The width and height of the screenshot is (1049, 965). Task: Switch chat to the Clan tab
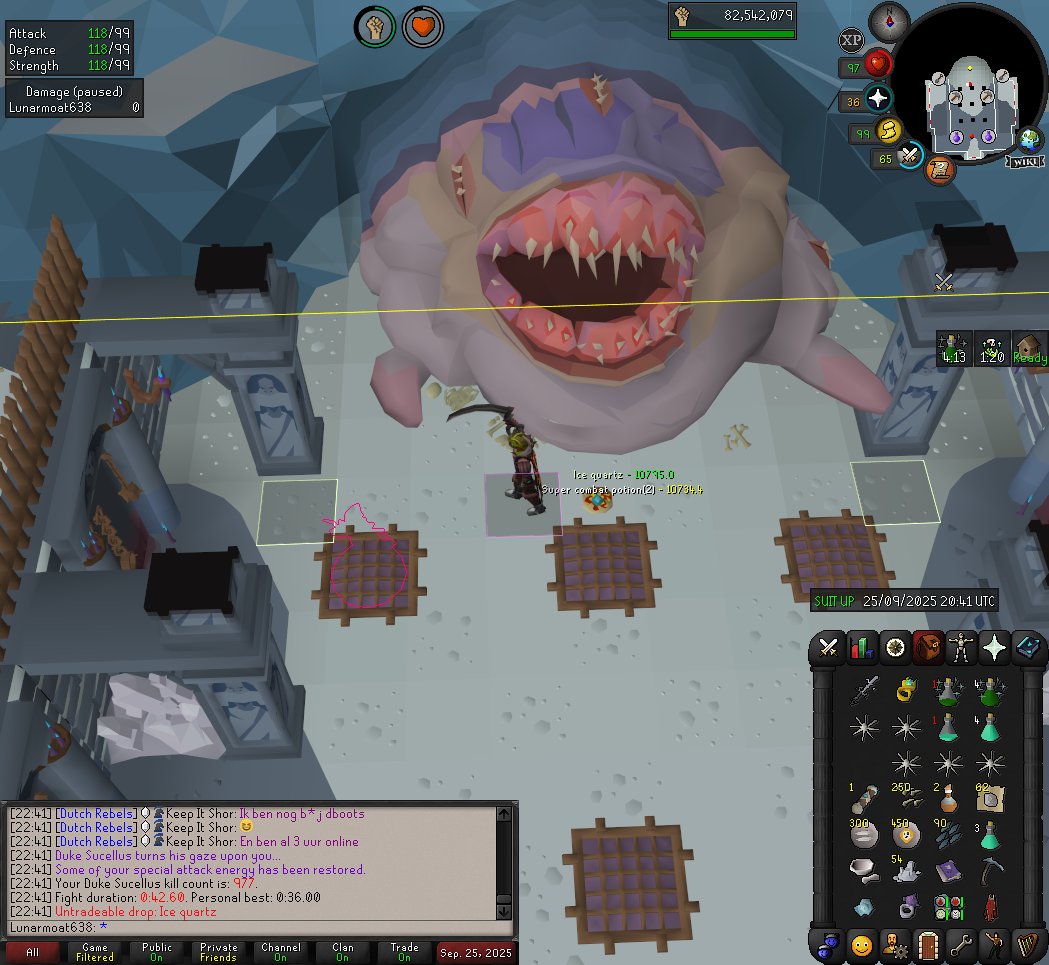(x=343, y=952)
